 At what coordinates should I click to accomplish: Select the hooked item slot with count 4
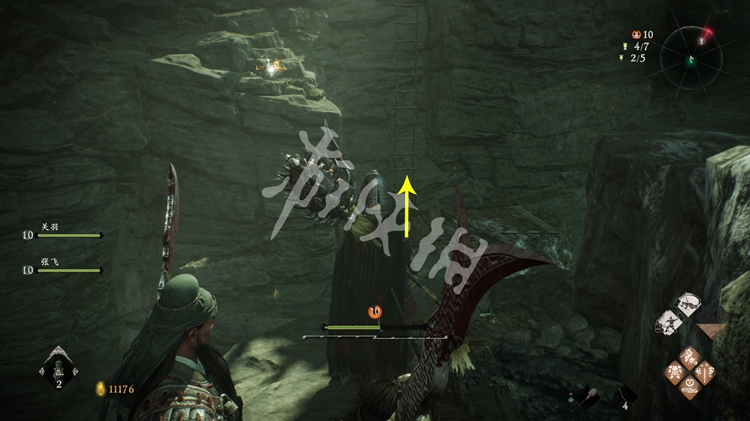tap(623, 395)
